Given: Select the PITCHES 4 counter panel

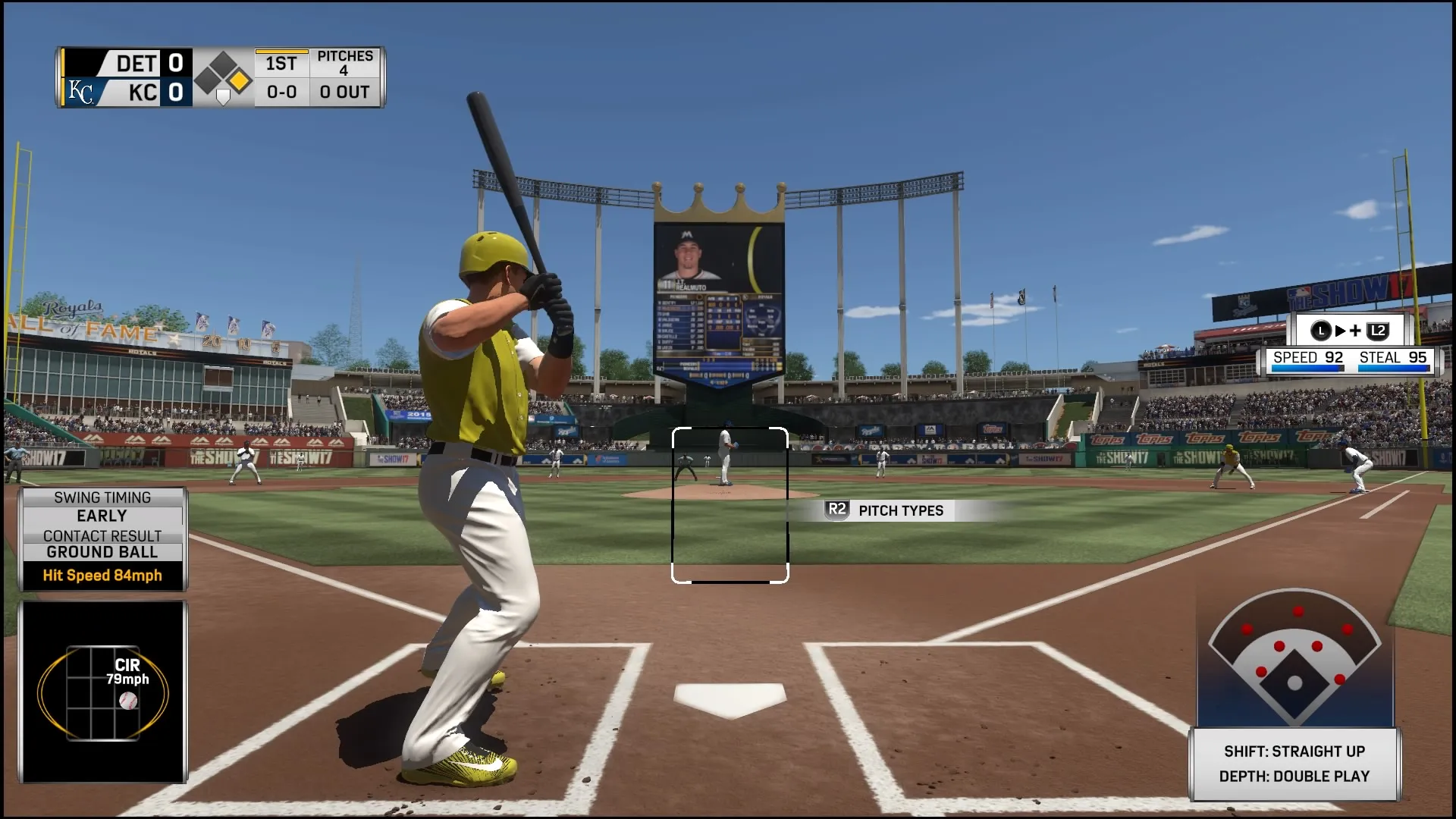Looking at the screenshot, I should (x=345, y=64).
